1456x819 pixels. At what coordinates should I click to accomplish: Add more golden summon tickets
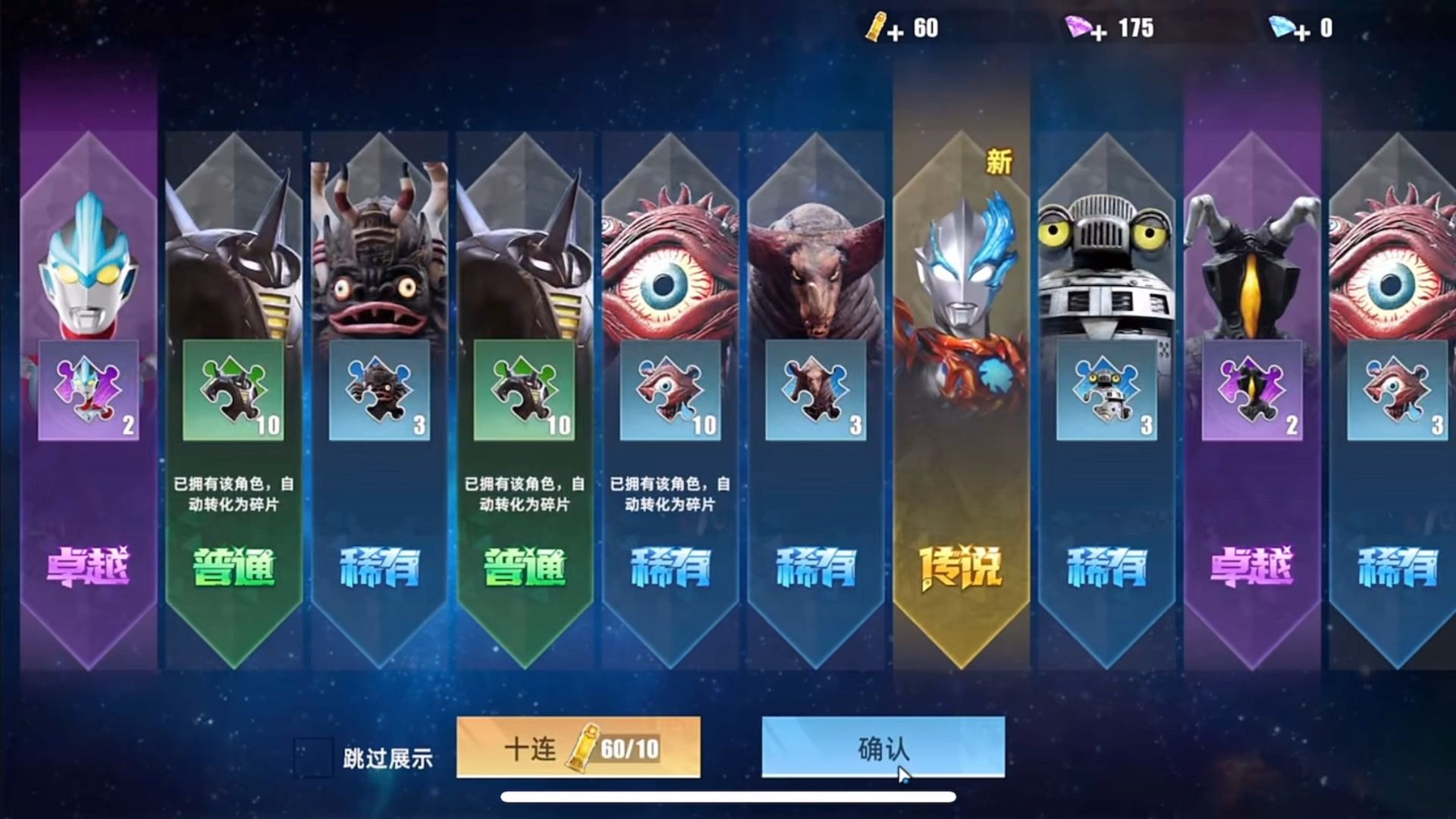coord(895,32)
